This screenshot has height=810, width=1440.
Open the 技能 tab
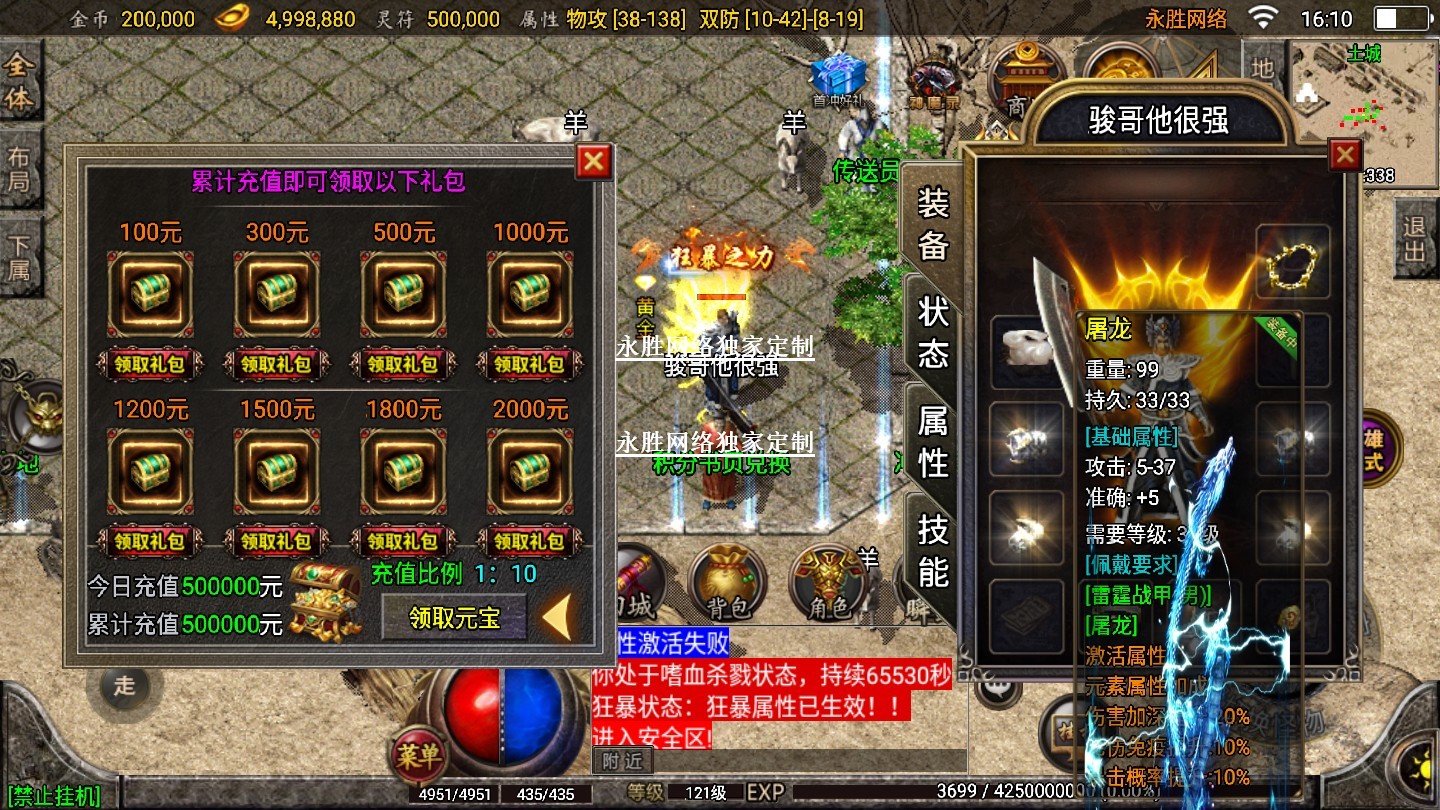[x=933, y=550]
